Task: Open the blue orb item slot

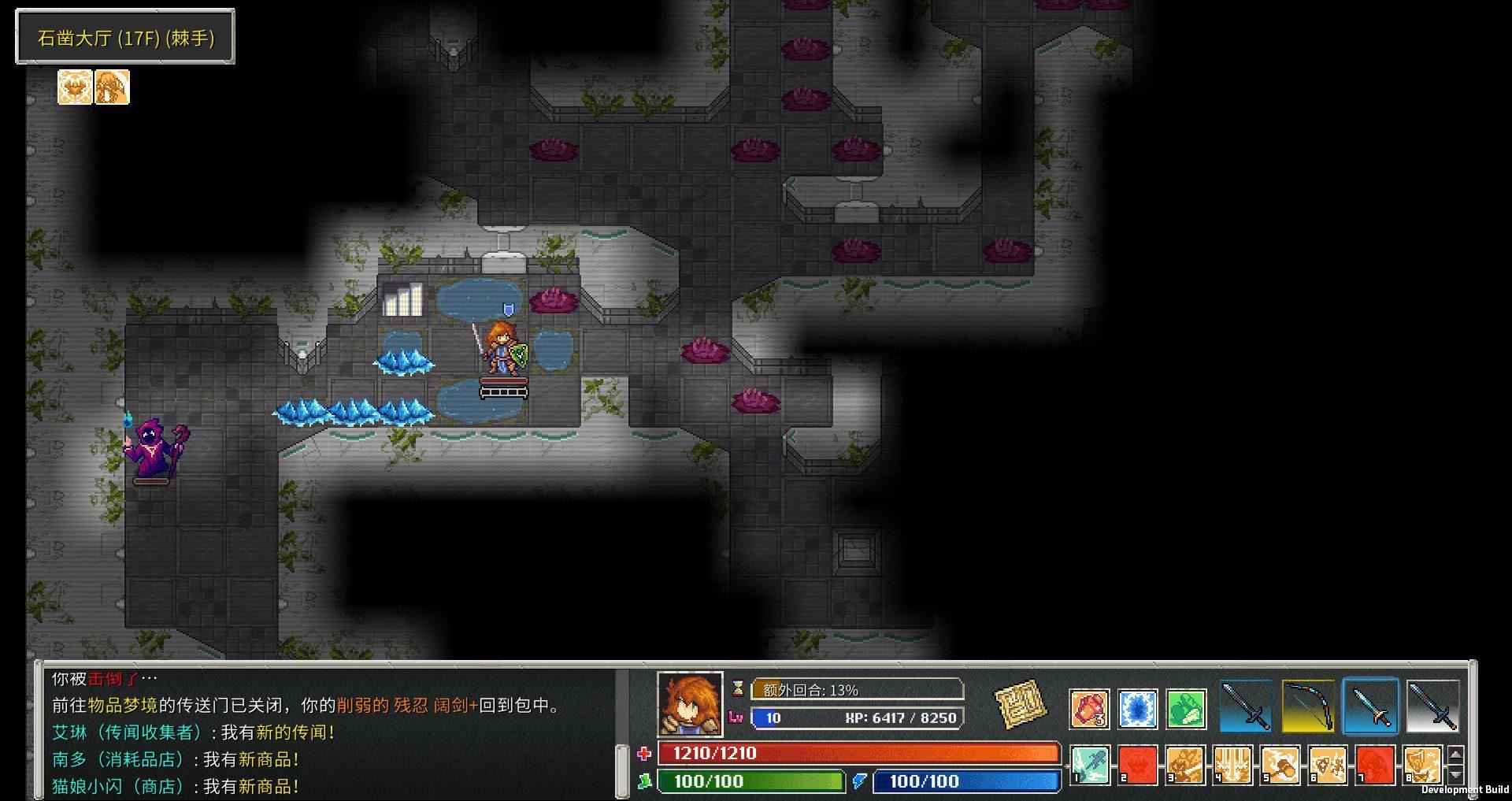Action: (x=1138, y=707)
